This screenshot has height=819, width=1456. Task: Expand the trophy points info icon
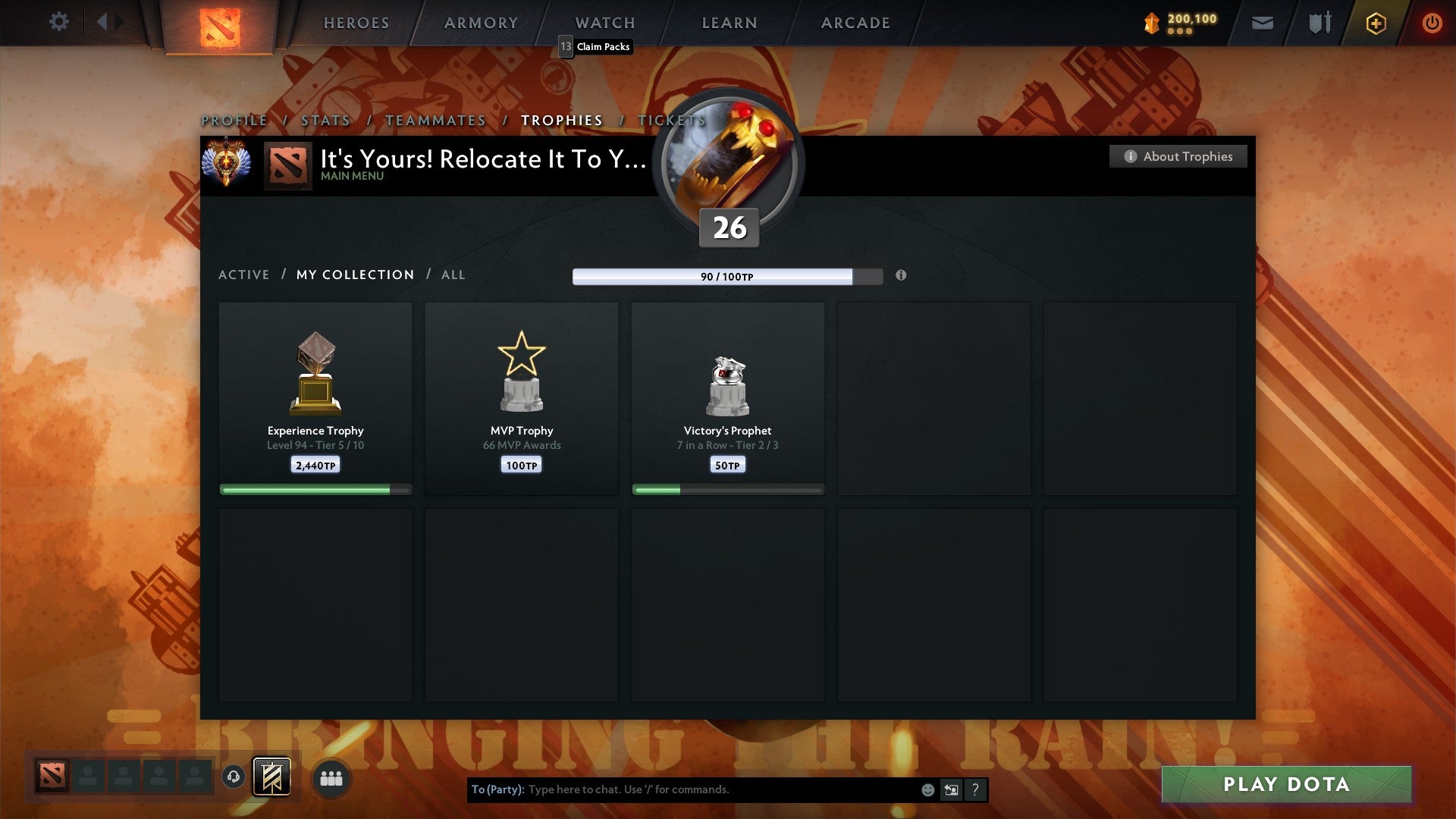pyautogui.click(x=902, y=277)
